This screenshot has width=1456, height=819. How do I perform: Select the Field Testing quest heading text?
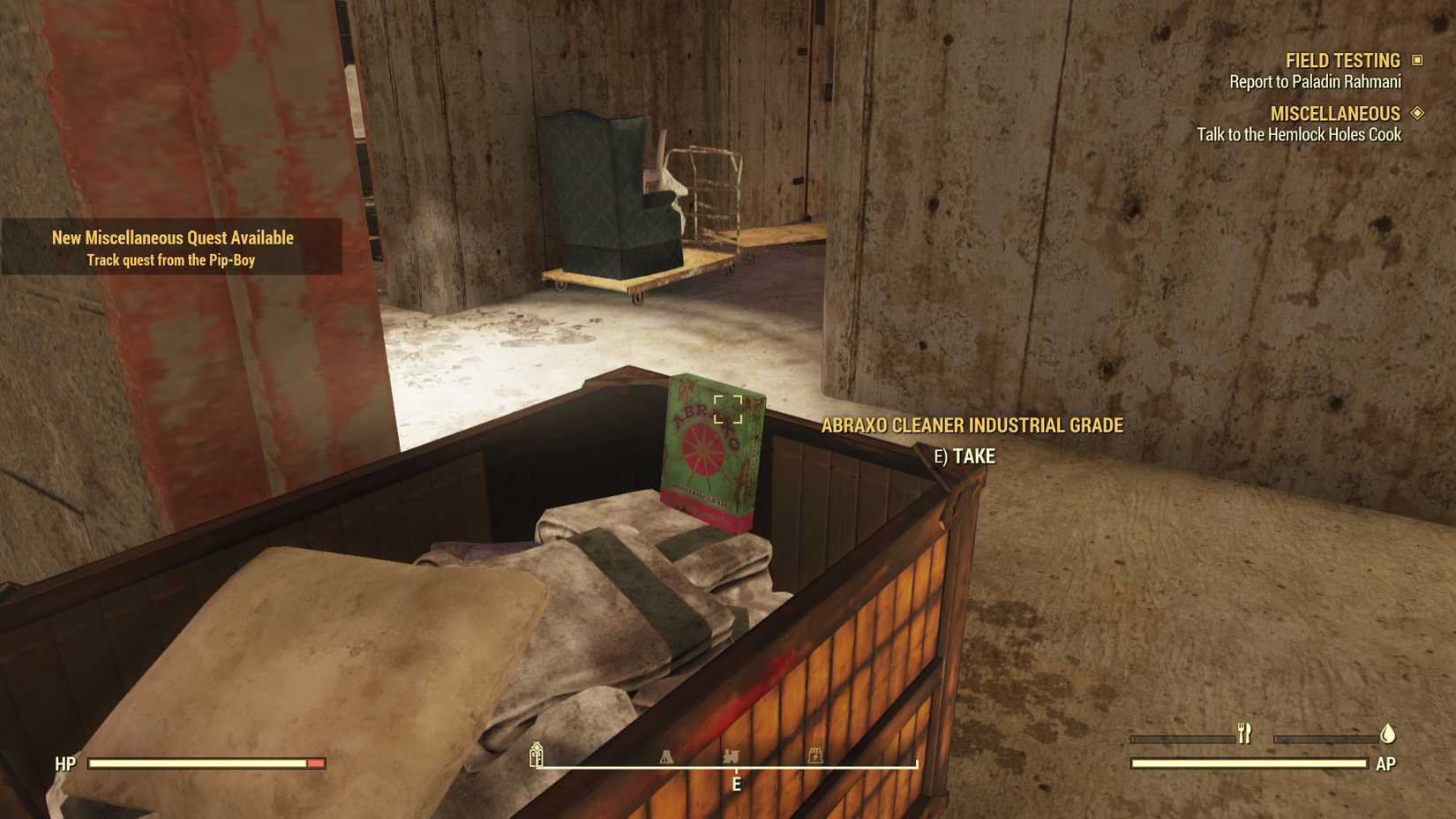tap(1342, 60)
